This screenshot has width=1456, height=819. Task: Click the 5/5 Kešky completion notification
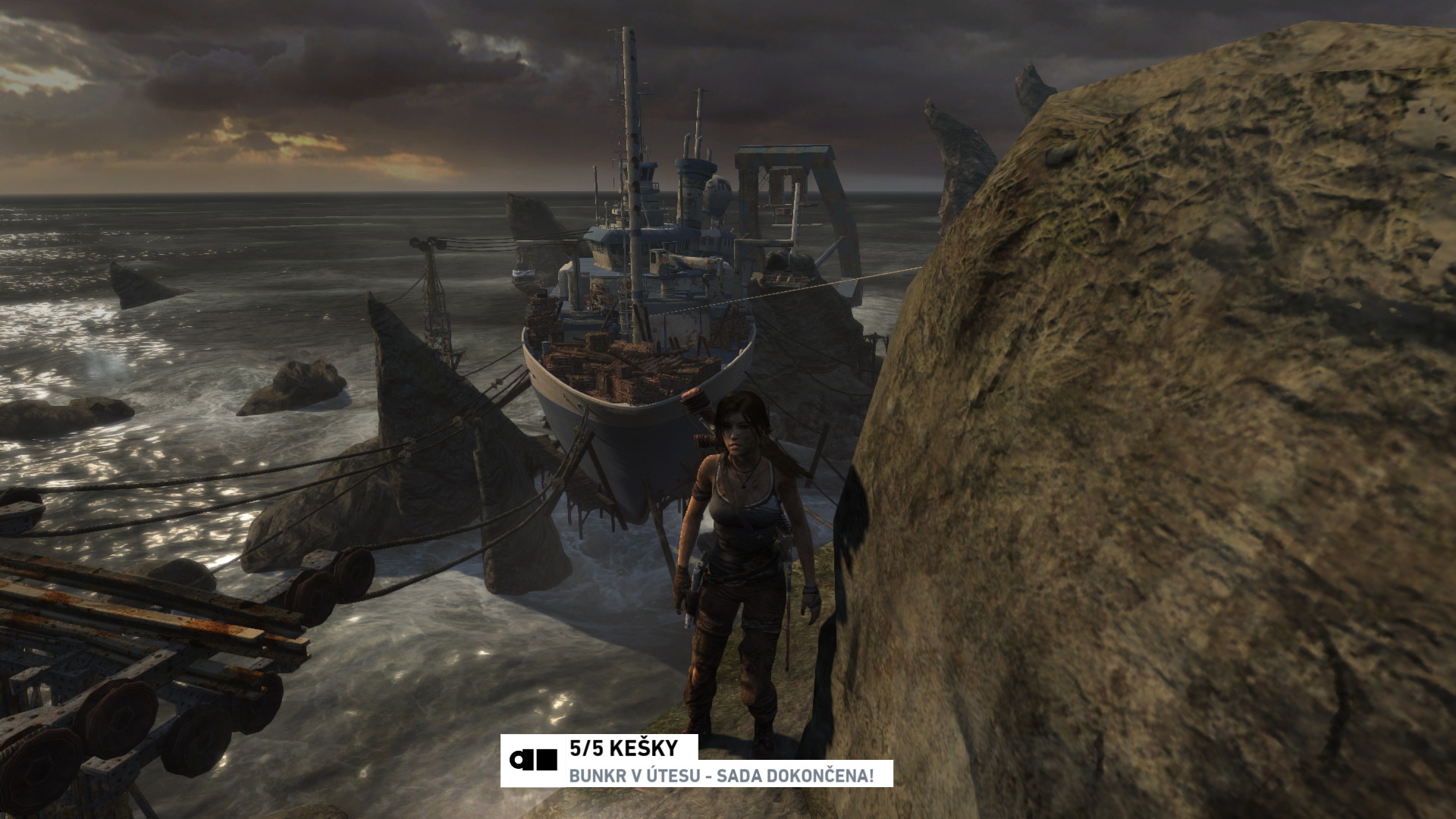pos(695,761)
